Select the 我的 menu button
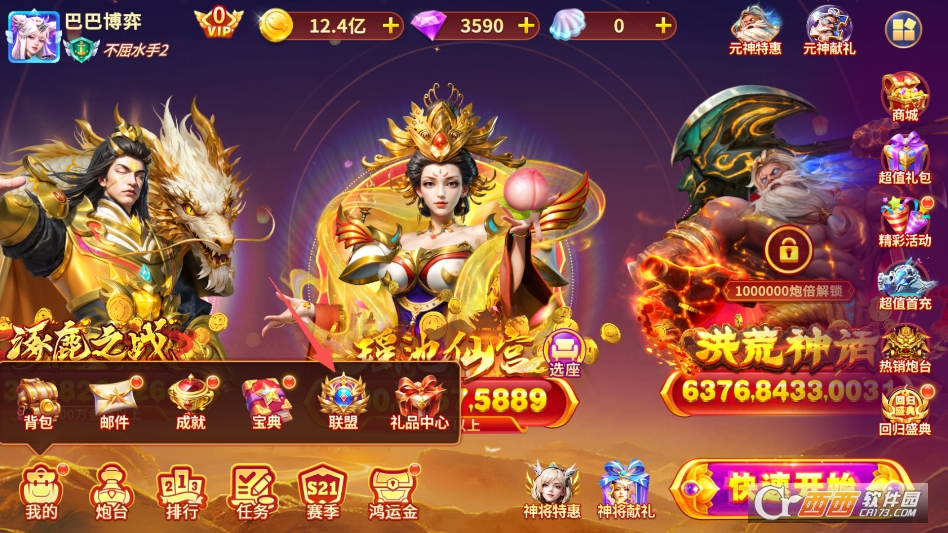Viewport: 948px width, 533px height. [x=42, y=491]
